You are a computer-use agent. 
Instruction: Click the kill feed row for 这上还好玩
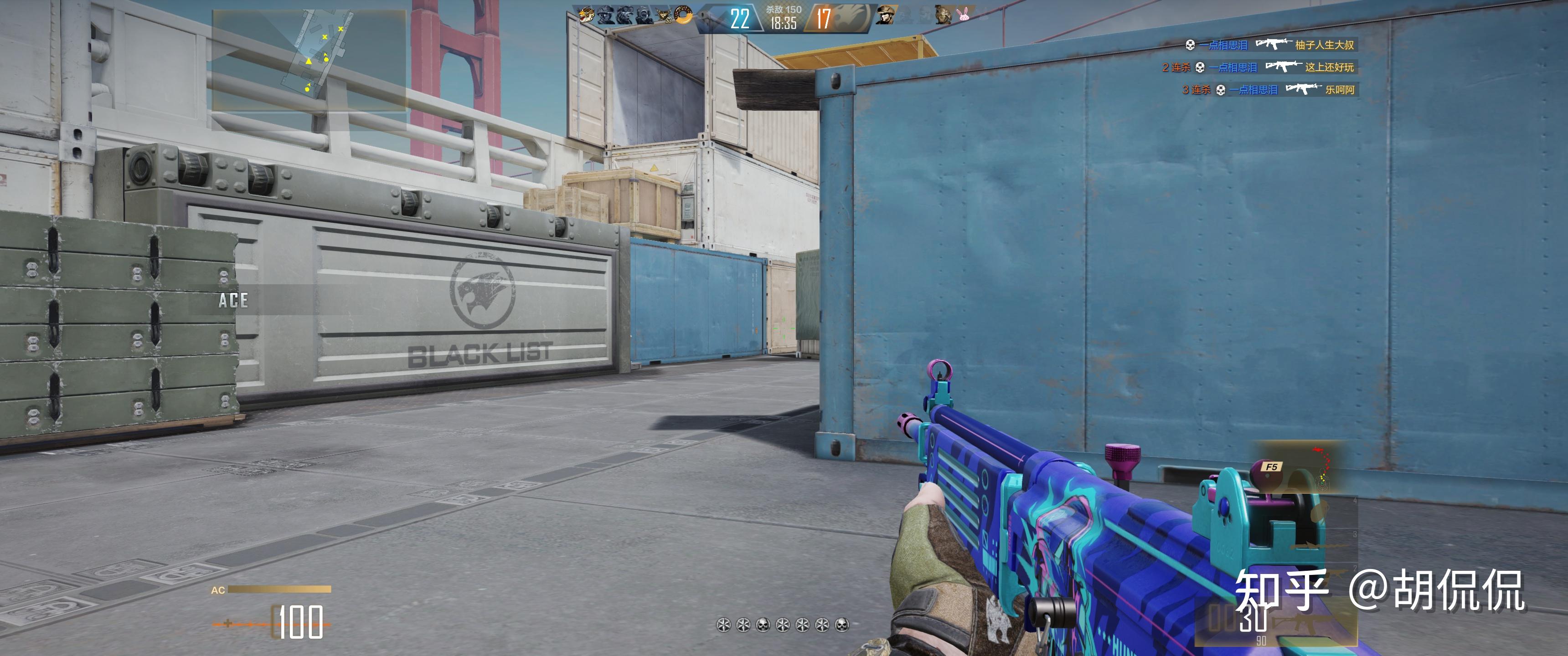tap(1259, 67)
